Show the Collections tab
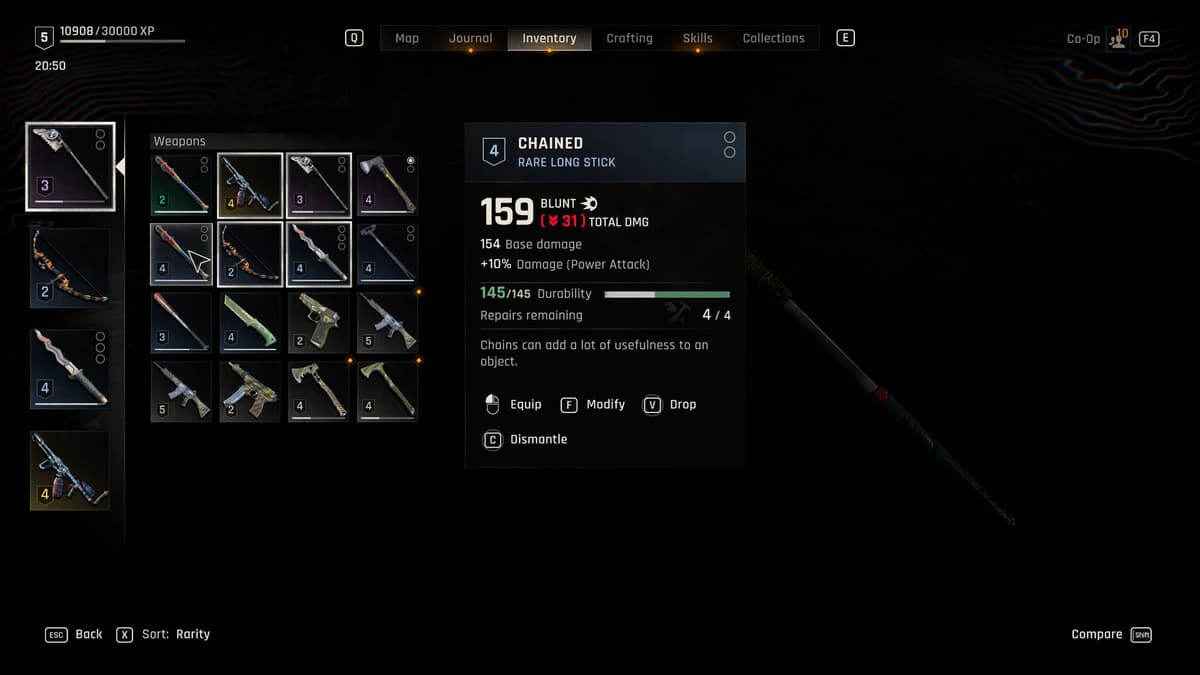 pyautogui.click(x=773, y=38)
